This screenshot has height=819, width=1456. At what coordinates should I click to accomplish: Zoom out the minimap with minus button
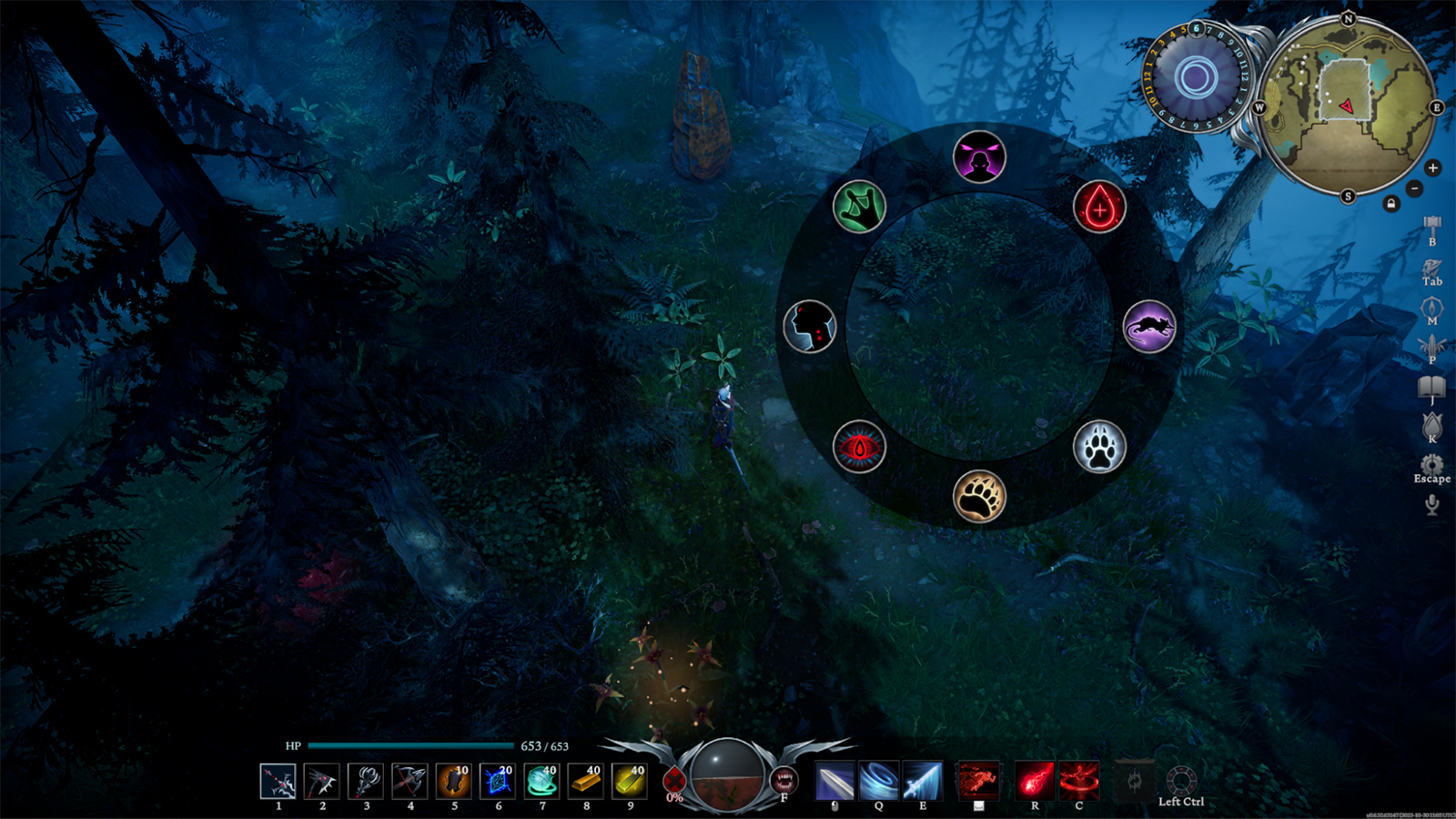tap(1414, 188)
